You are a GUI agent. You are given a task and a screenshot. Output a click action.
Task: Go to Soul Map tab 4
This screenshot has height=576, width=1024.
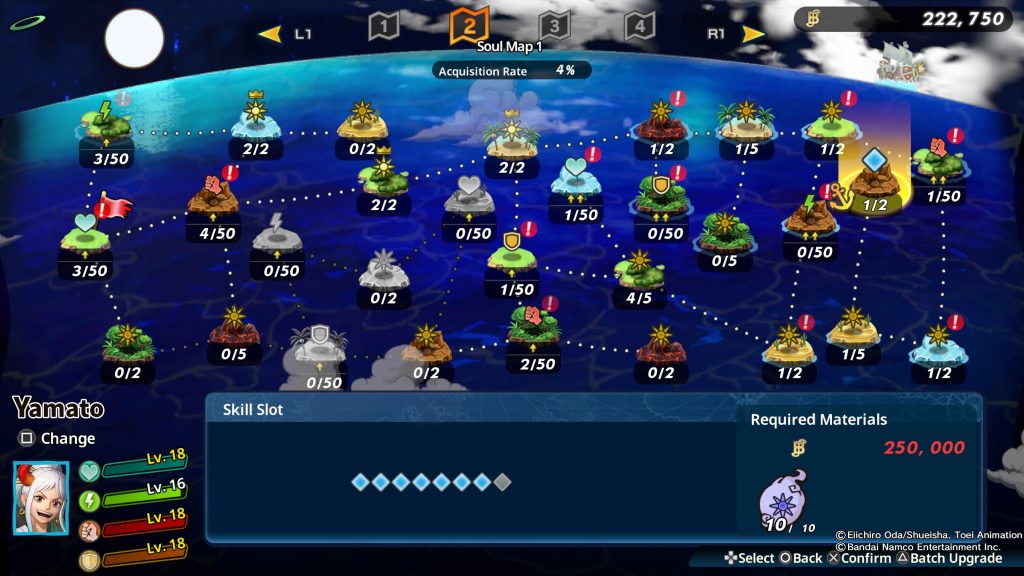click(x=640, y=26)
